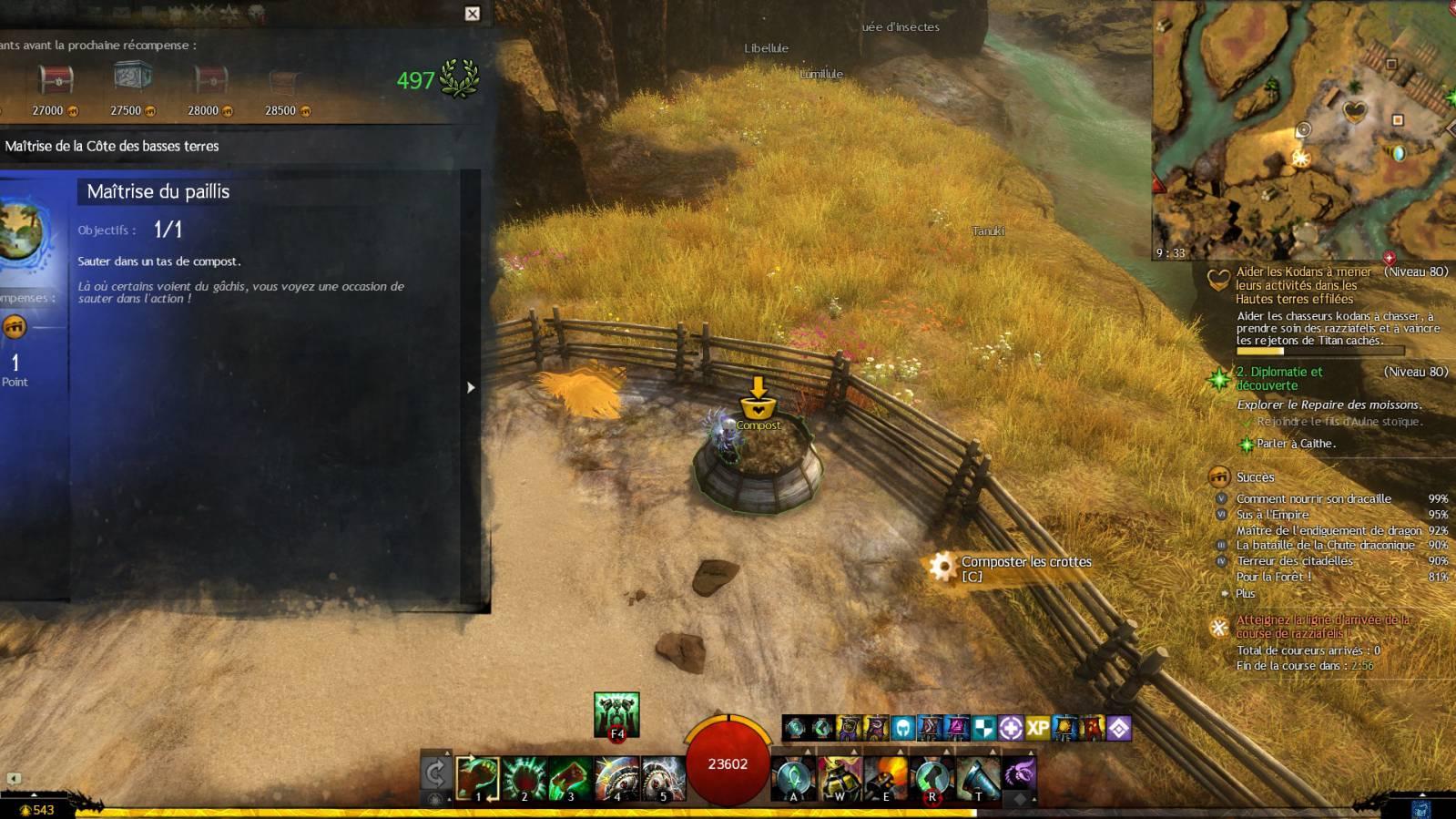1456x819 pixels.
Task: Click the arrow at the achievement panel's right edge
Action: coord(471,387)
